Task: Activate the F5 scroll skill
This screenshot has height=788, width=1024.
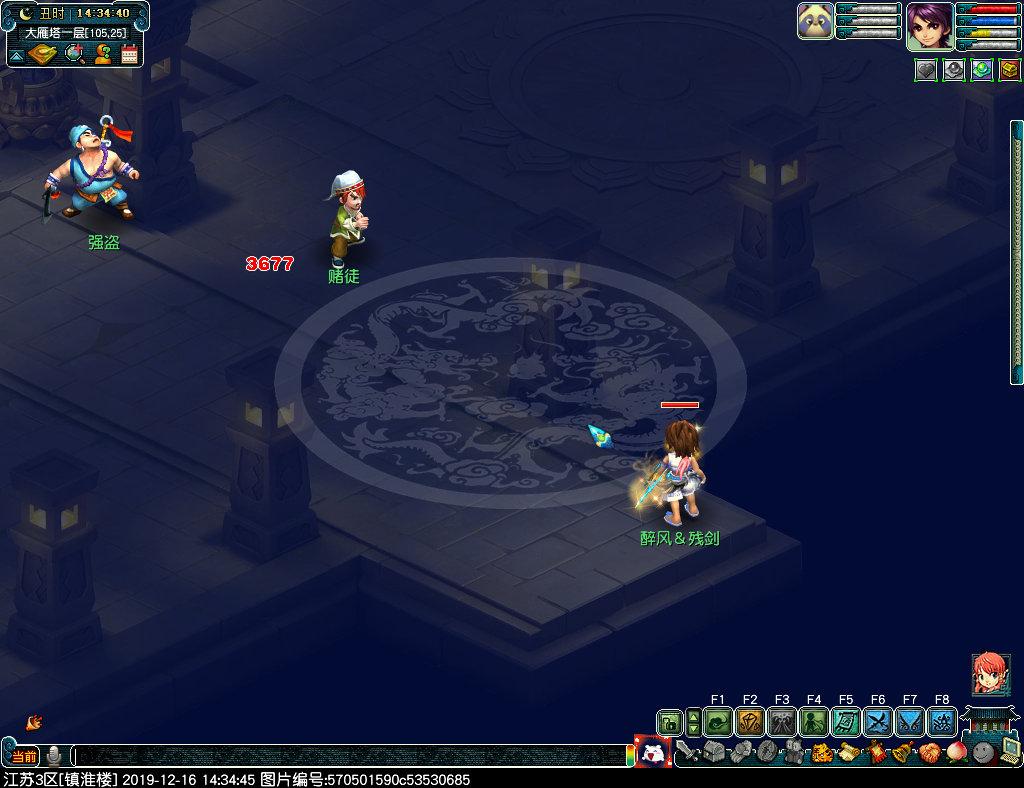Action: pyautogui.click(x=846, y=722)
